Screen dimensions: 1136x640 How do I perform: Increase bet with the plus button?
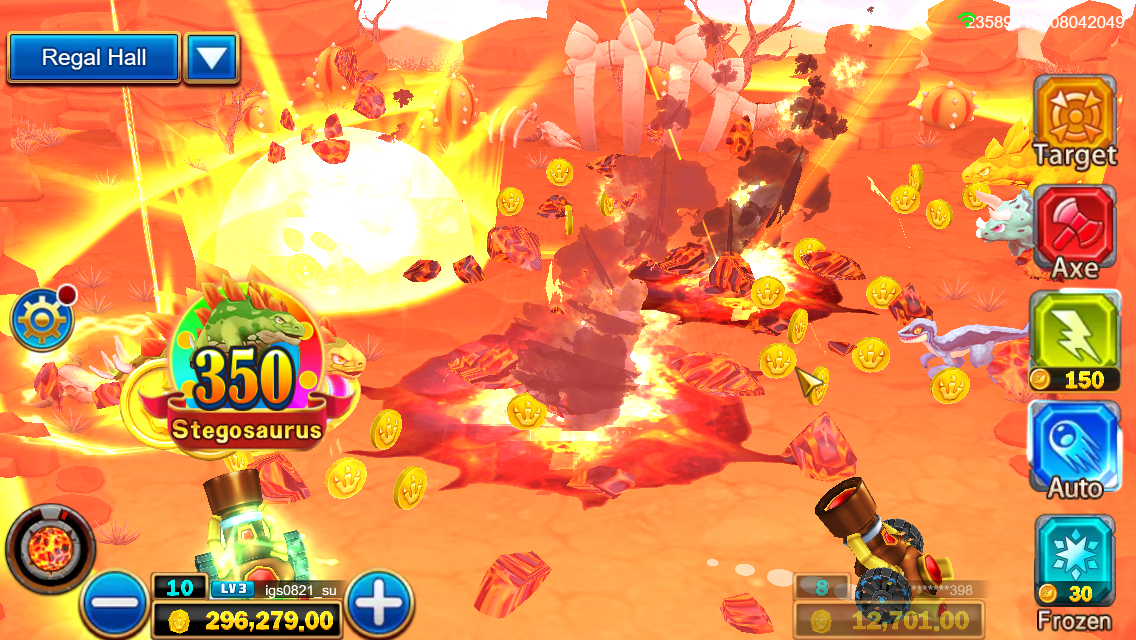[x=379, y=603]
